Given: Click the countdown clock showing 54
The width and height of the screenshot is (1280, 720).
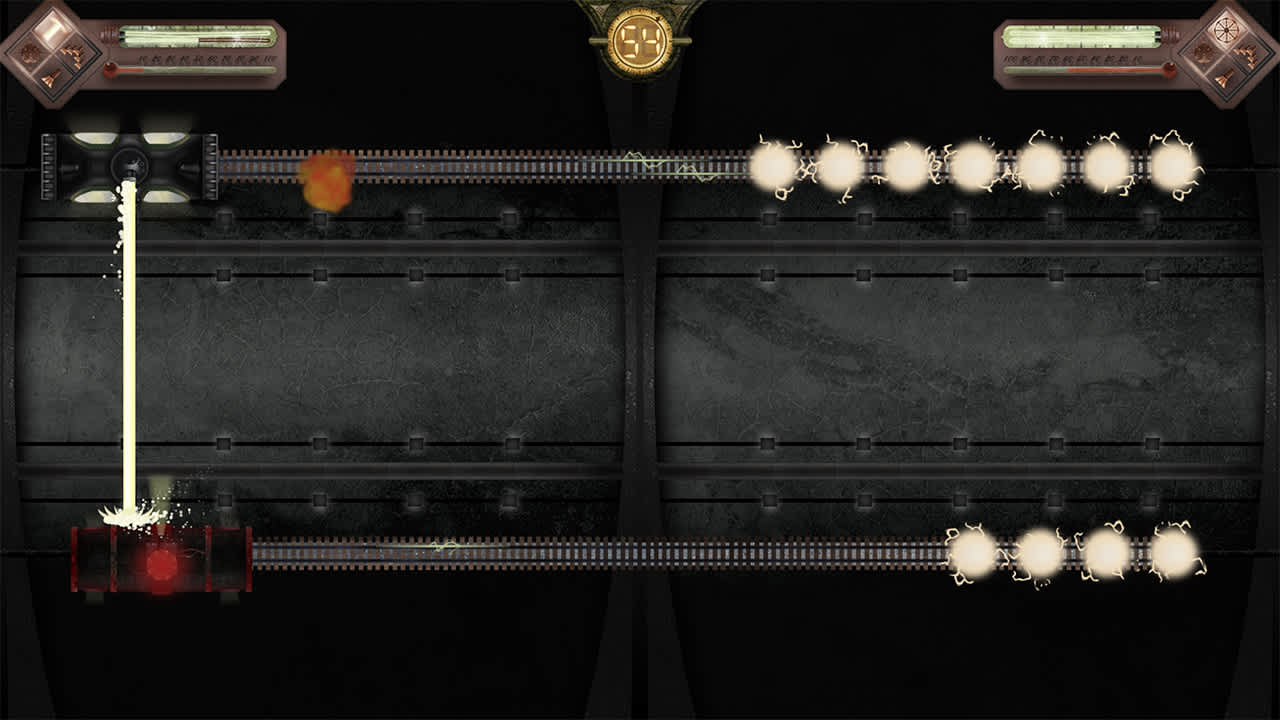Looking at the screenshot, I should (640, 40).
